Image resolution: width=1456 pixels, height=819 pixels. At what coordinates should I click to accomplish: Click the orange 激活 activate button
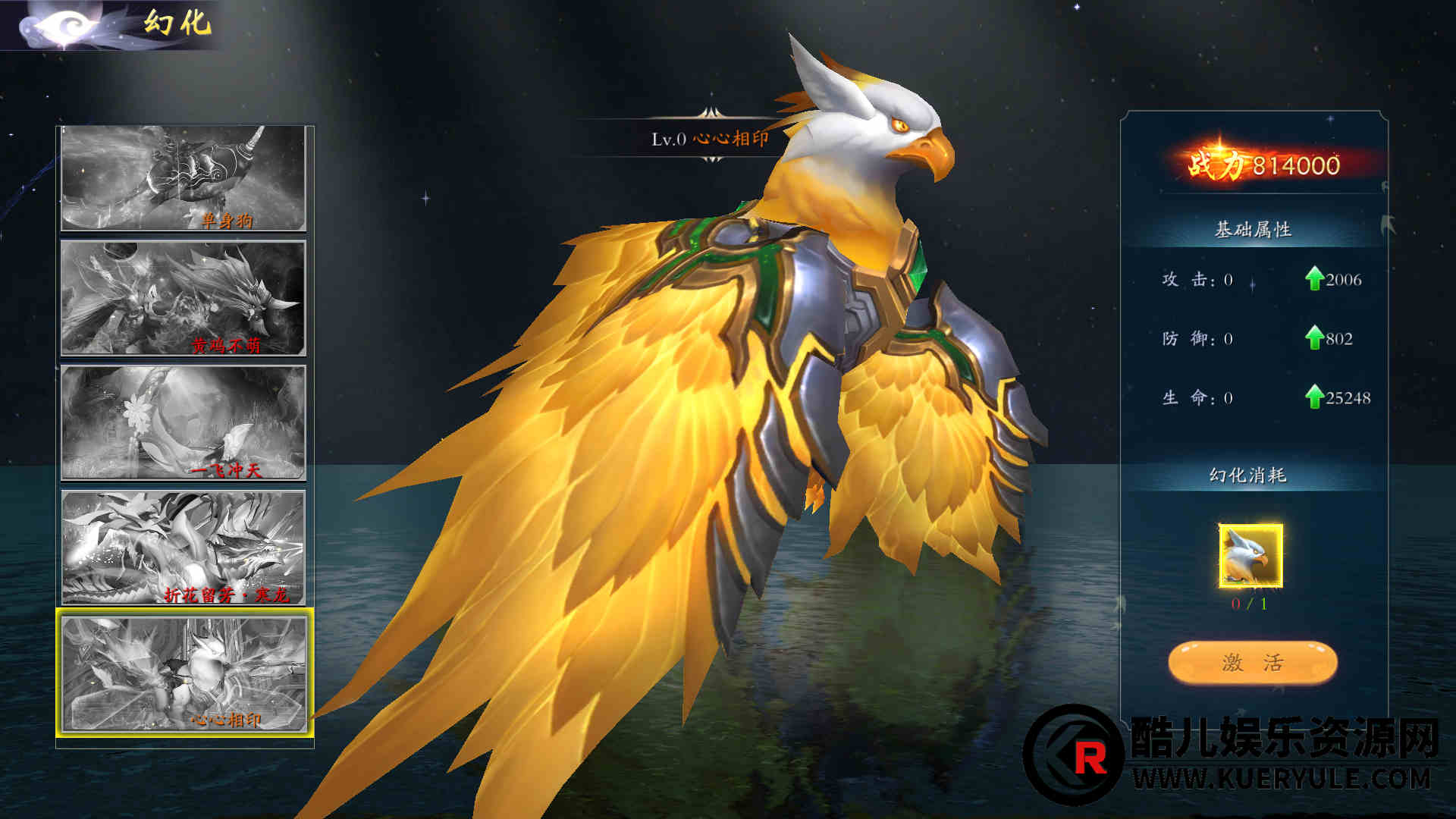click(1252, 663)
